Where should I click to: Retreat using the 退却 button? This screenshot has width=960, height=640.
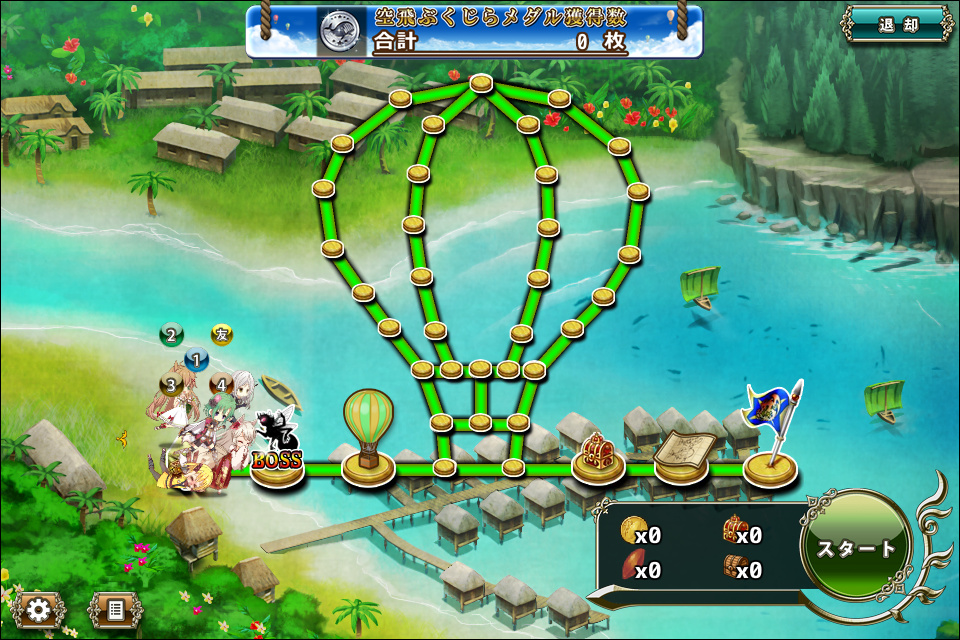pos(897,26)
